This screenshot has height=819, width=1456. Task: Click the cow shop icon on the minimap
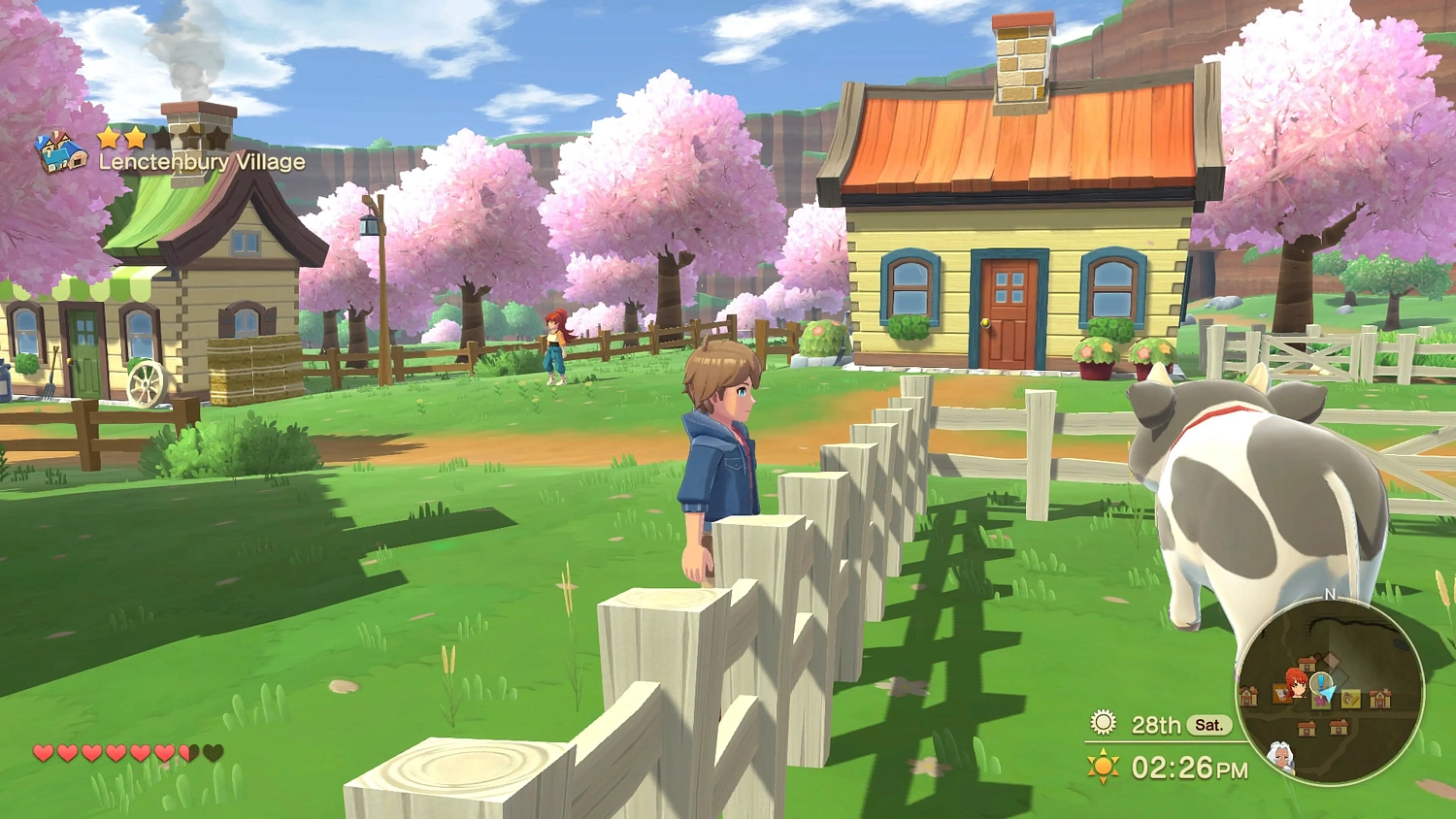1281,693
